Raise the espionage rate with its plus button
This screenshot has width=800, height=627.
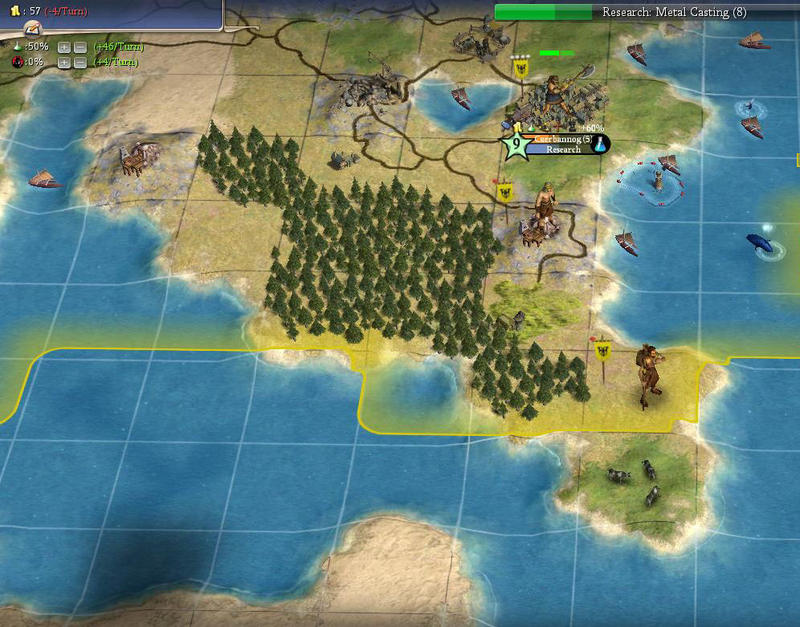tap(64, 62)
